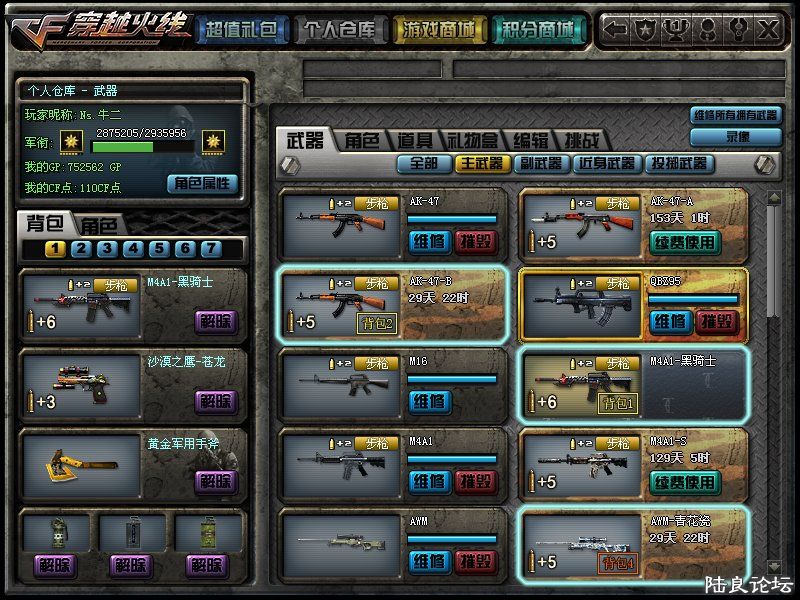Viewport: 800px width, 600px height.
Task: Show 角色属性 character attributes
Action: click(x=203, y=183)
